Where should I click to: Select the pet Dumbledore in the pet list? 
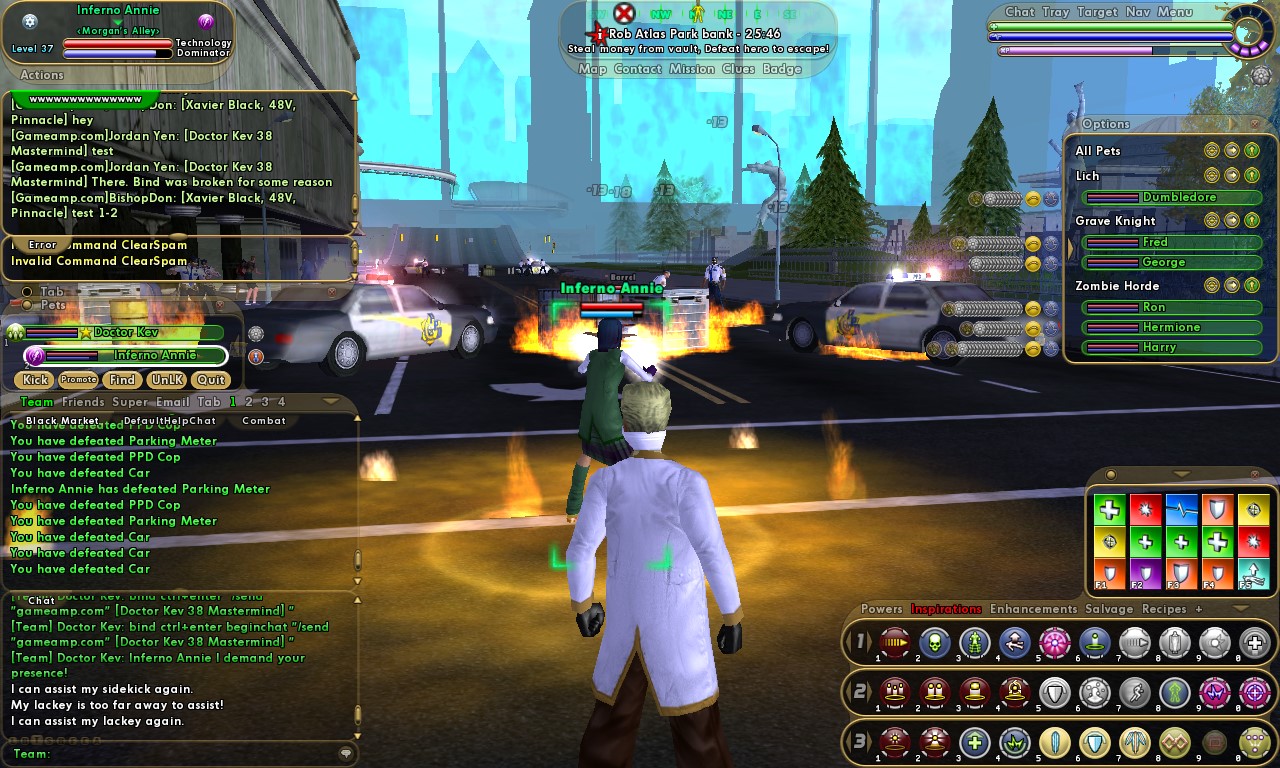click(x=1179, y=197)
